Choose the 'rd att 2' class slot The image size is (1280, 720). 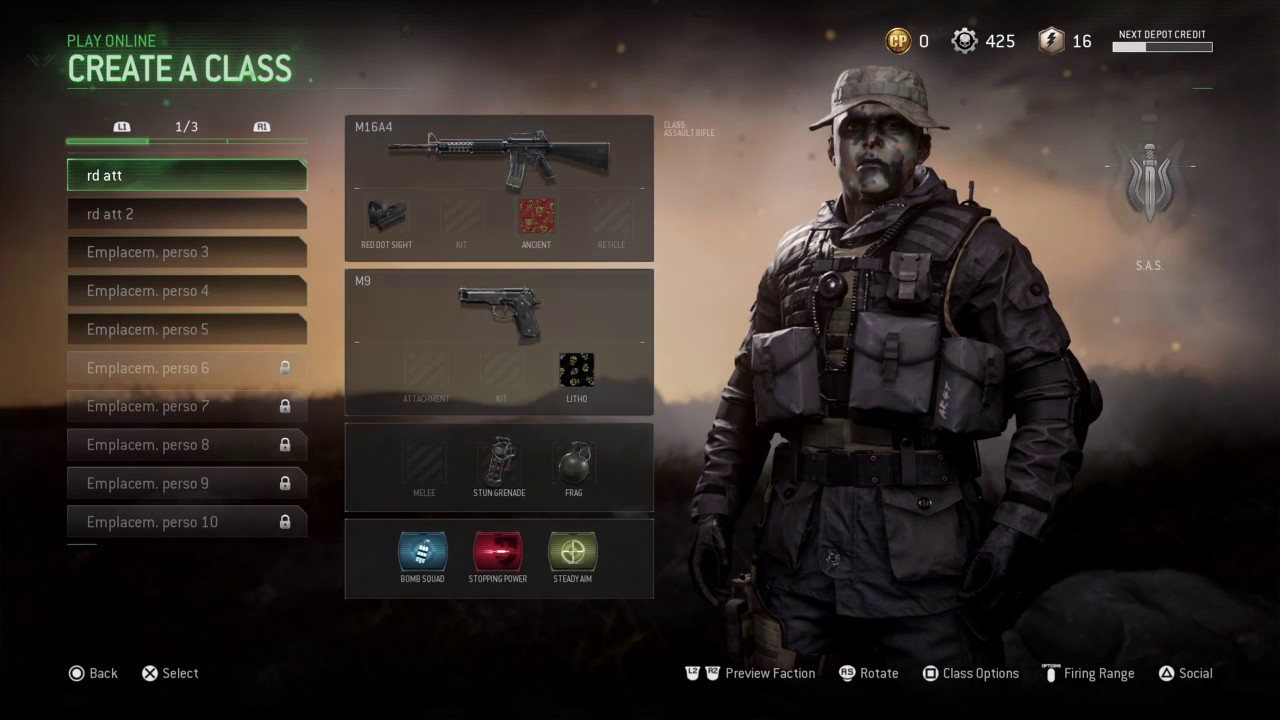187,214
